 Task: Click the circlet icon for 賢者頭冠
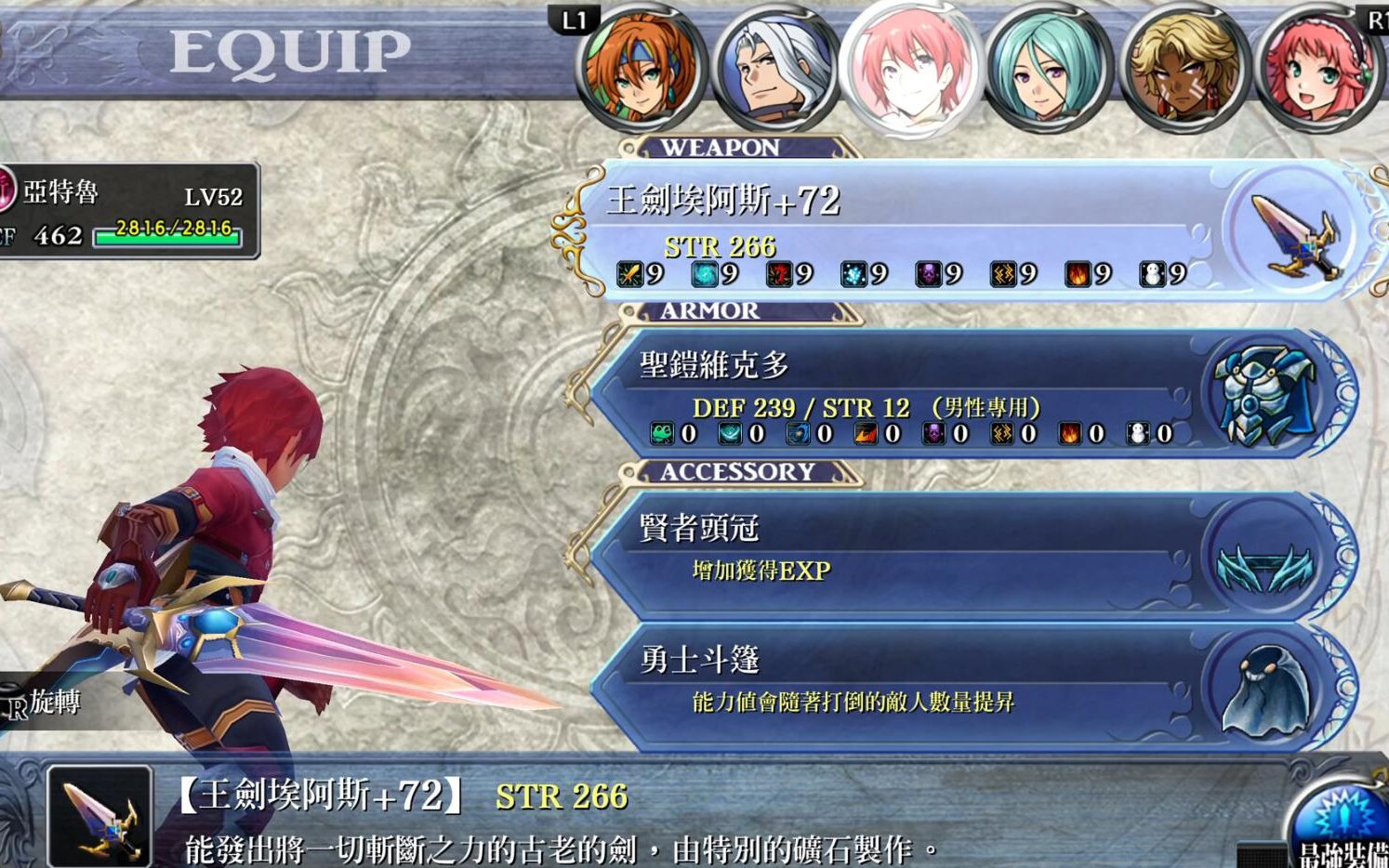[x=1266, y=559]
